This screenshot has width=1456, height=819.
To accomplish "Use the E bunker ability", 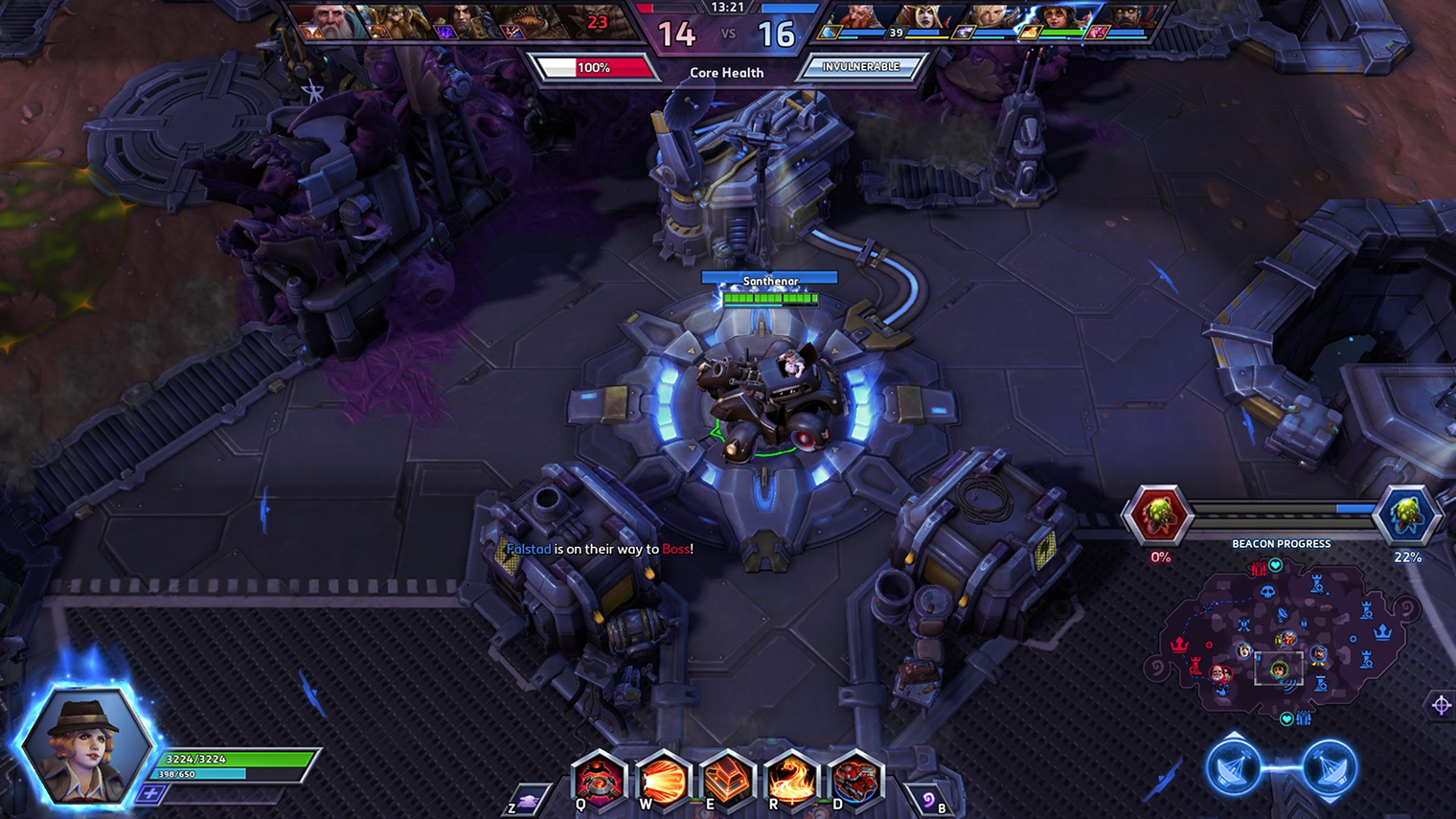I will pyautogui.click(x=726, y=780).
